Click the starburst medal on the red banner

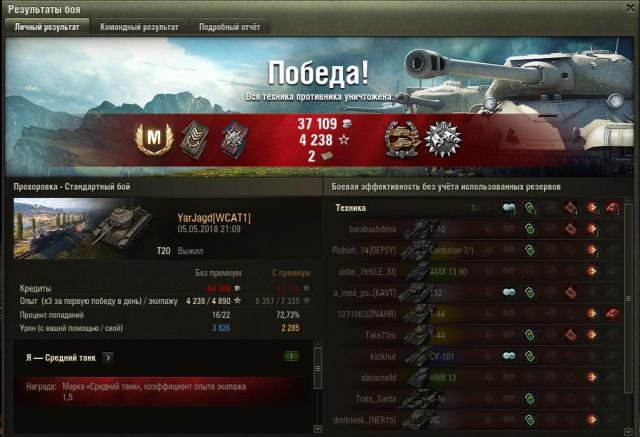[x=441, y=139]
